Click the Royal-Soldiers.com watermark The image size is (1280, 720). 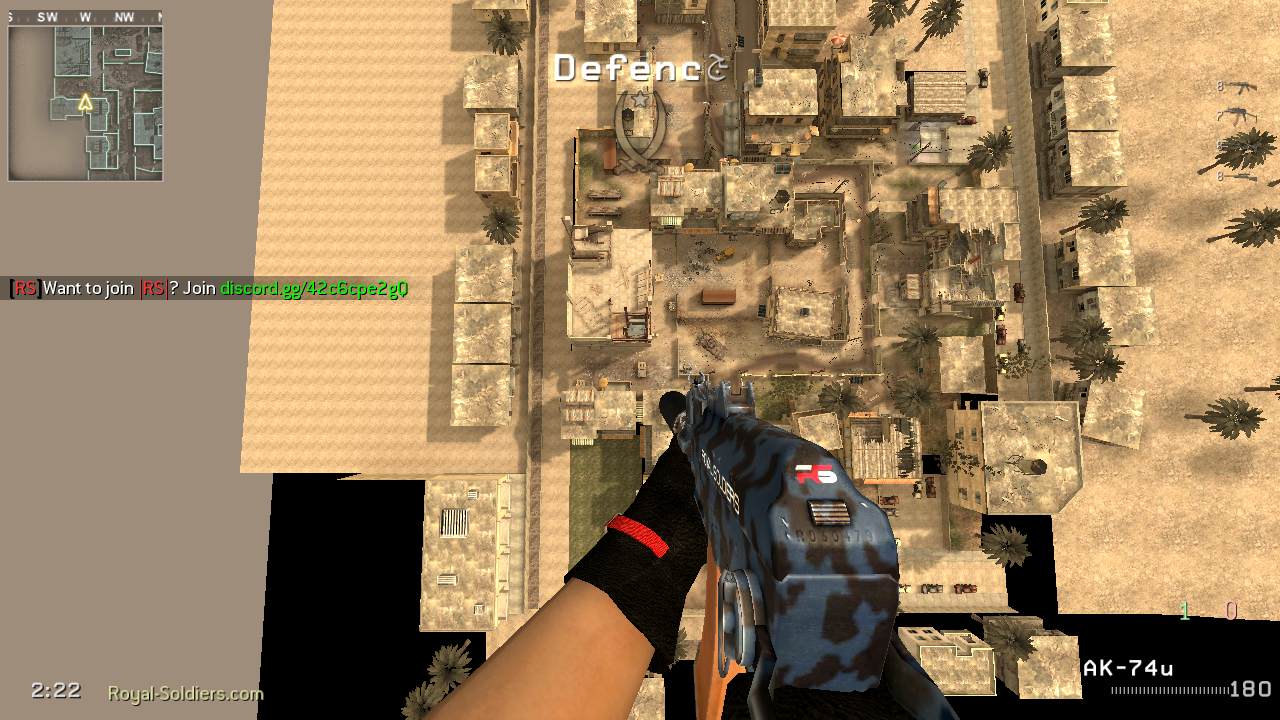184,692
